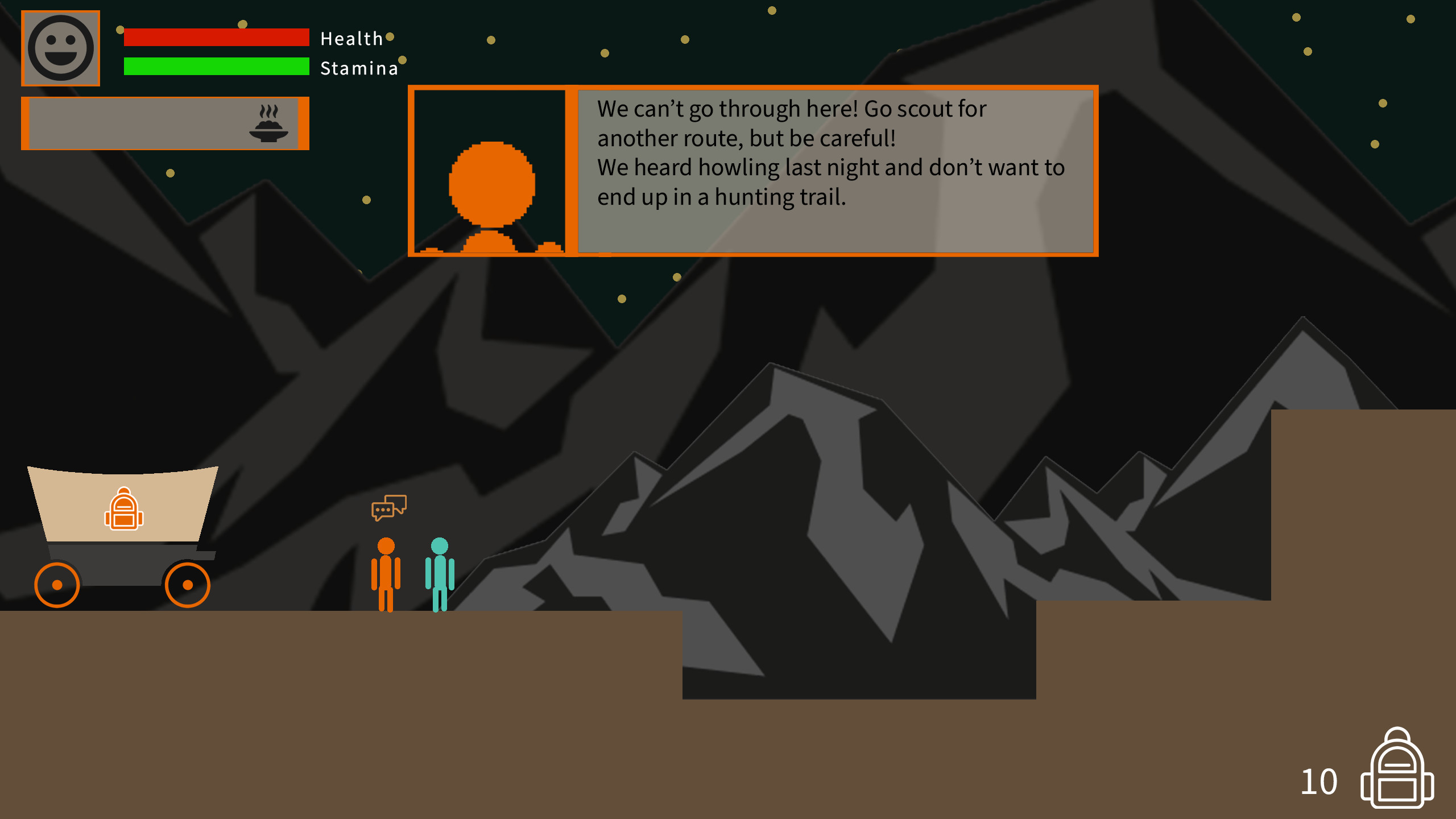Click the chat bubbles above the characters
The image size is (1456, 819).
click(x=389, y=508)
